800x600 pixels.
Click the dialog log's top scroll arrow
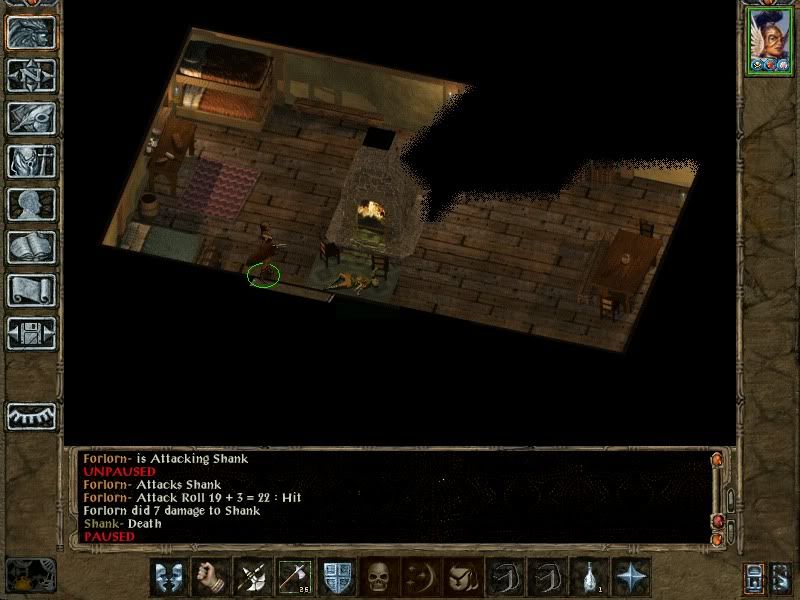717,460
